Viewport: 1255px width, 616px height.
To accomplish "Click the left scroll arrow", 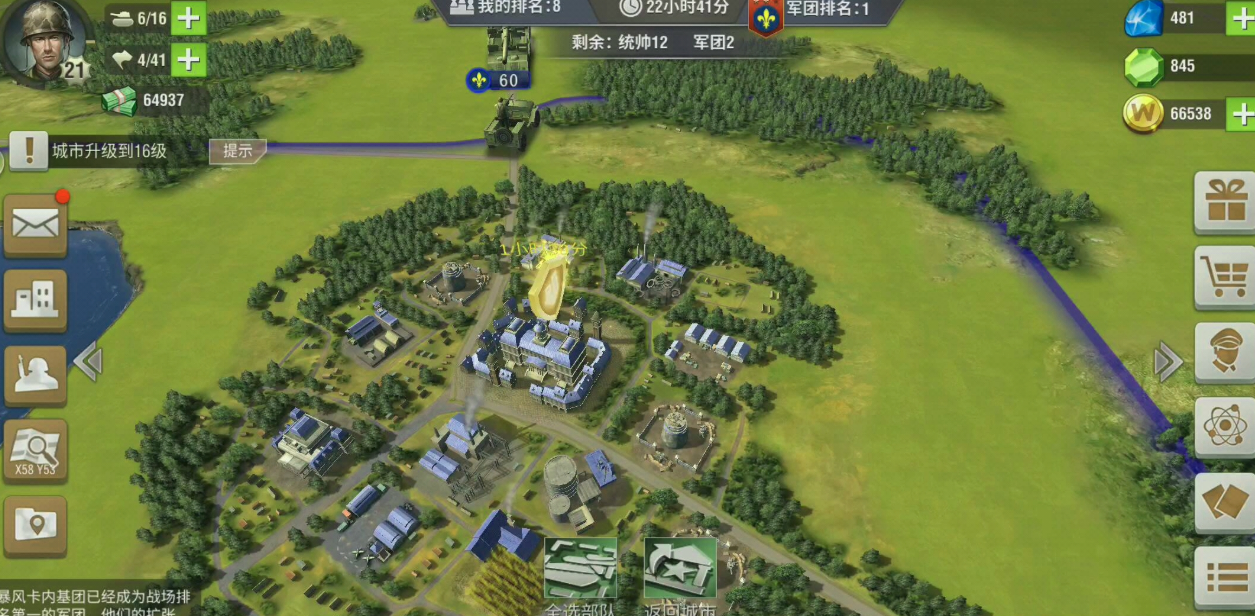I will (x=88, y=362).
